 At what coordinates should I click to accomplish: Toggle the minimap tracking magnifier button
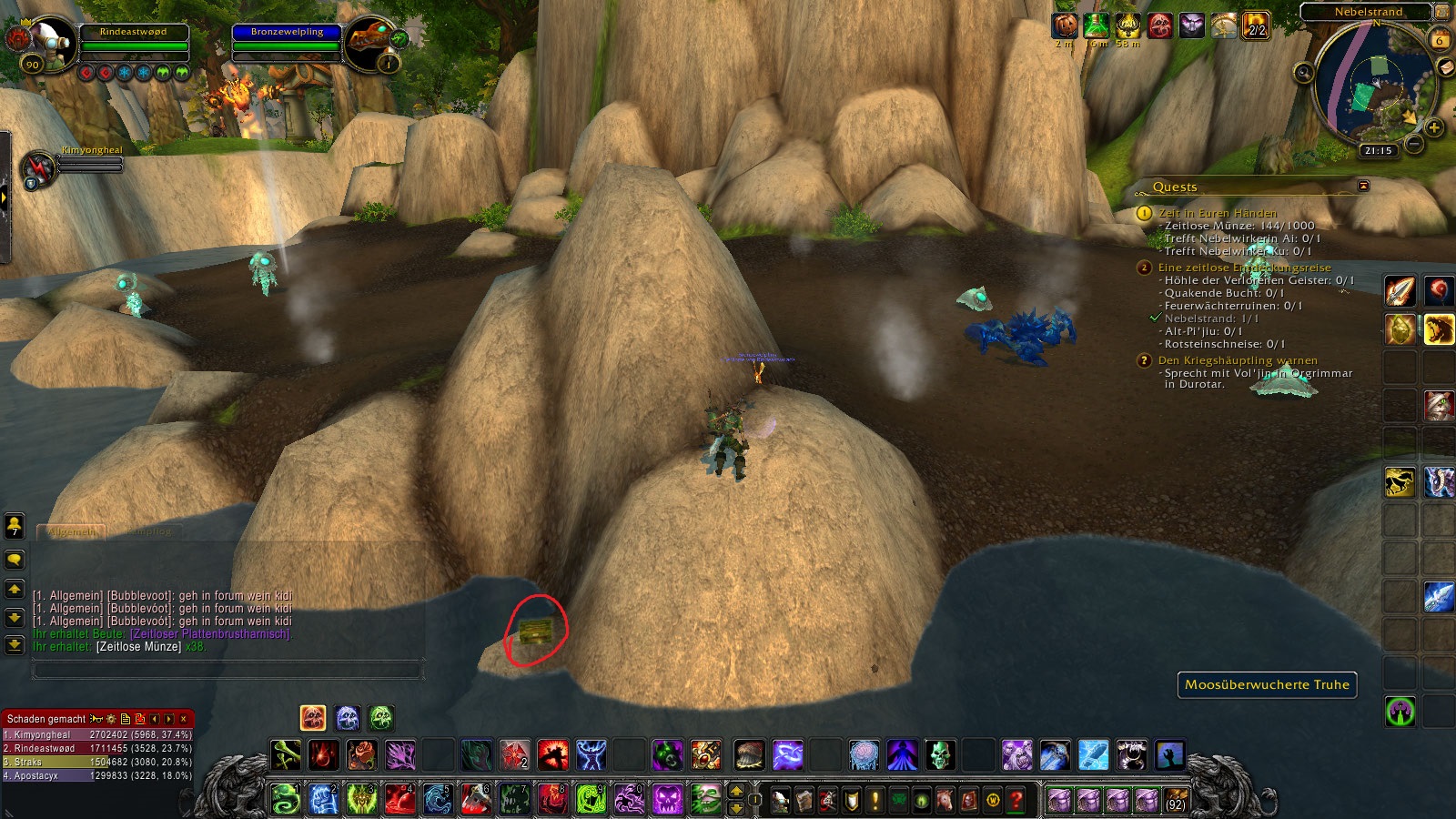click(1303, 73)
